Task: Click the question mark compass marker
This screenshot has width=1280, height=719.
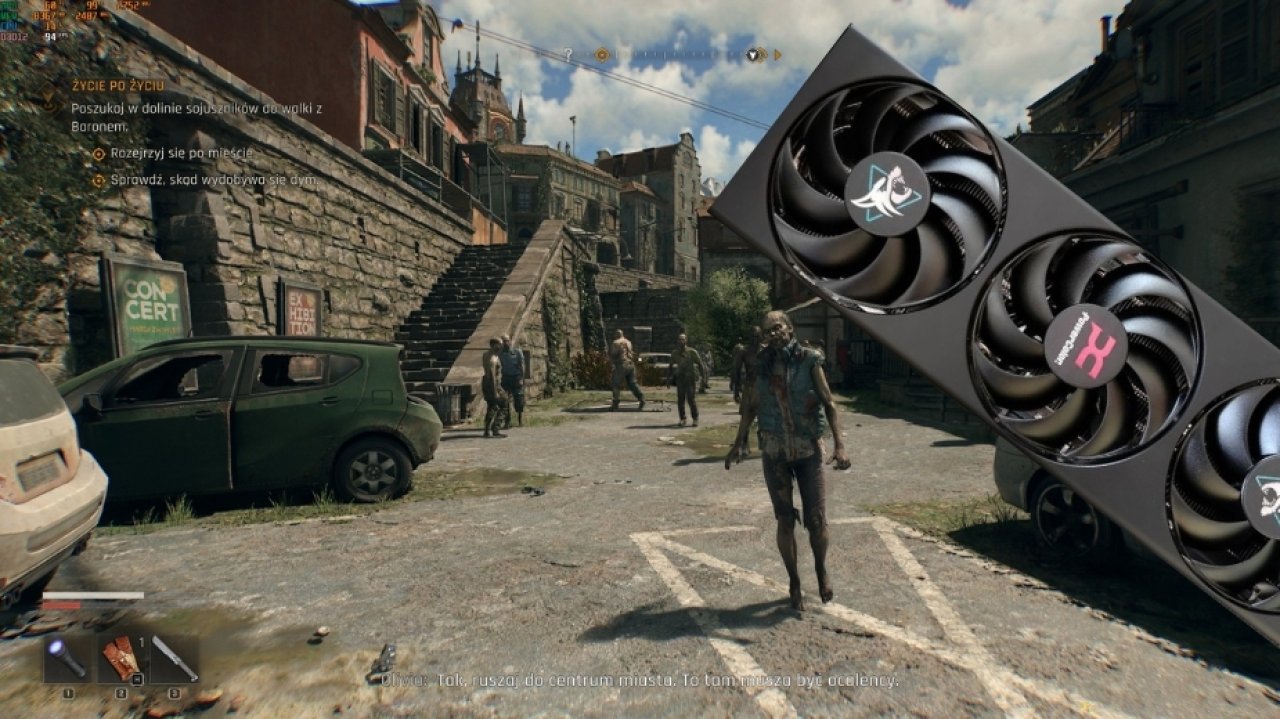Action: (x=568, y=54)
